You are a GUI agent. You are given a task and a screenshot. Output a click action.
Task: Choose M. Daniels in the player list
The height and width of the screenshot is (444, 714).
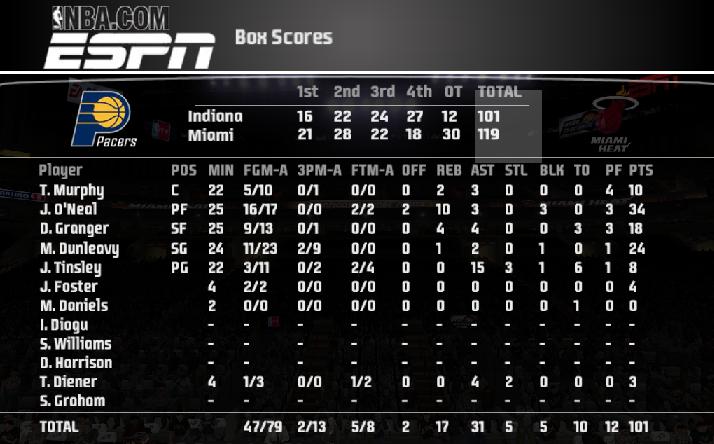pos(74,306)
